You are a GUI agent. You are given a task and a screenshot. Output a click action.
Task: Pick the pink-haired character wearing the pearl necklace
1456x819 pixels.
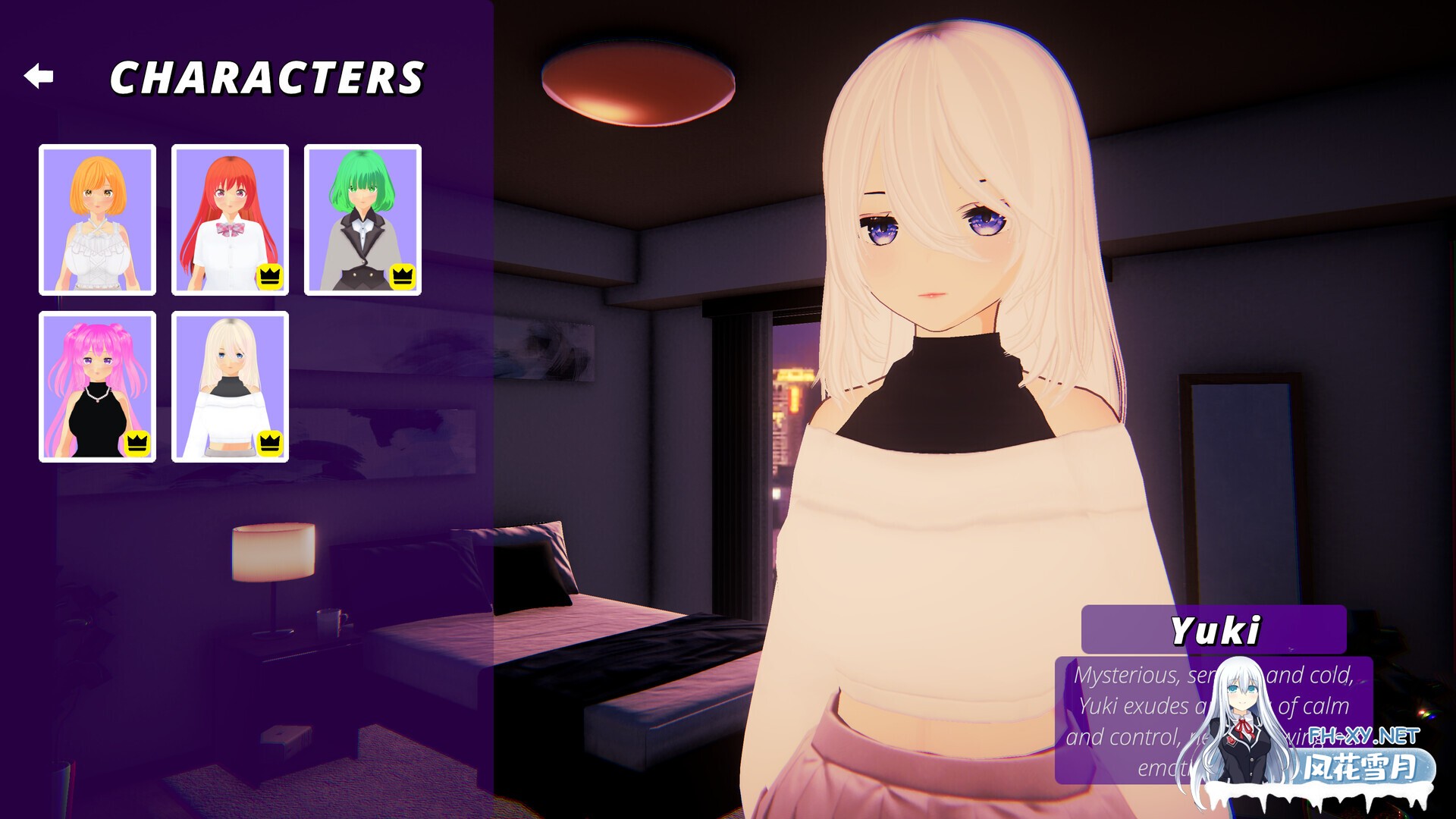(x=97, y=387)
